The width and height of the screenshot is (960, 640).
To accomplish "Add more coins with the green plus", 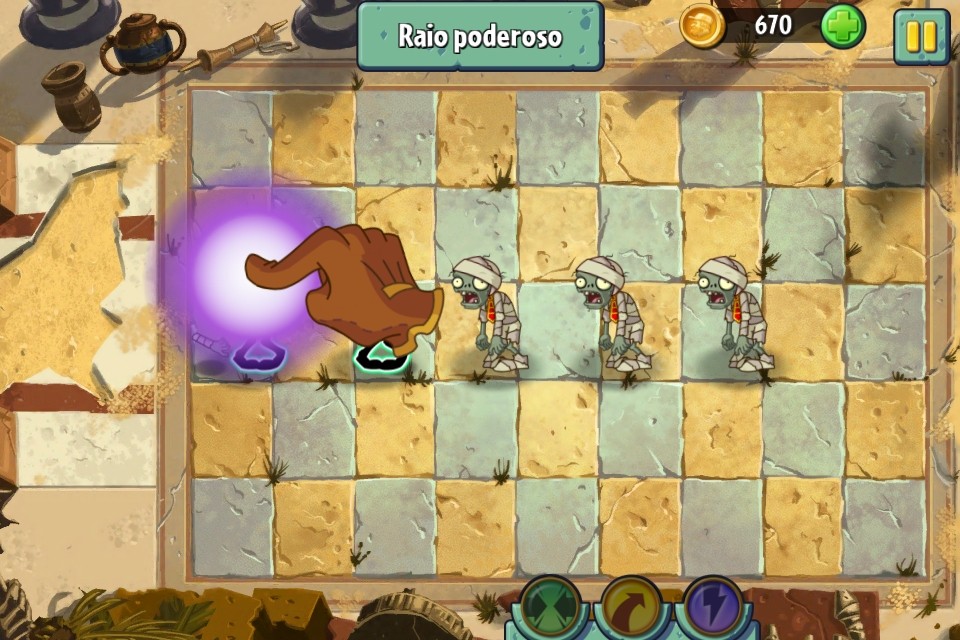I will point(842,27).
